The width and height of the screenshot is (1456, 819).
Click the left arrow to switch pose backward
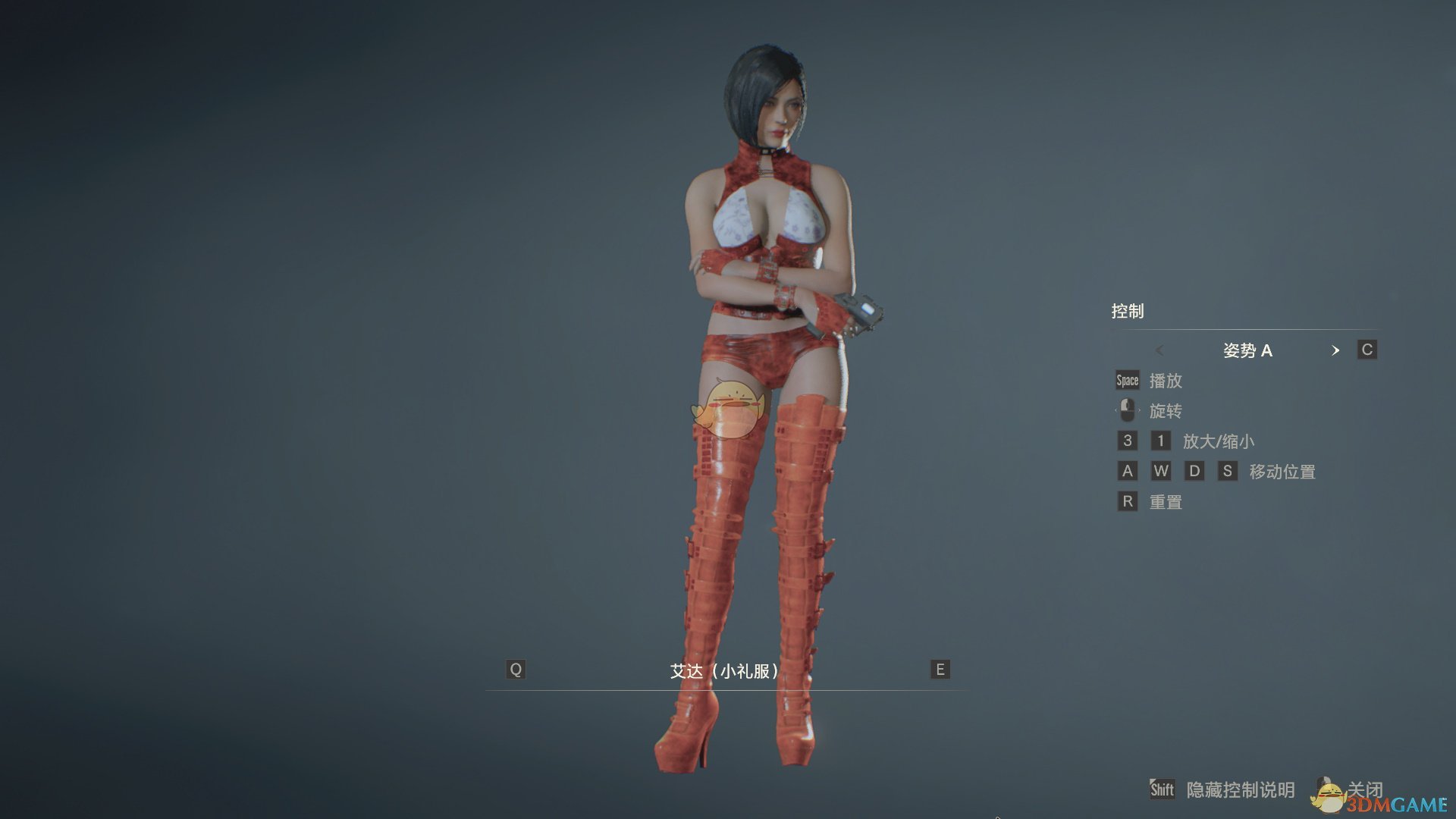click(x=1159, y=350)
